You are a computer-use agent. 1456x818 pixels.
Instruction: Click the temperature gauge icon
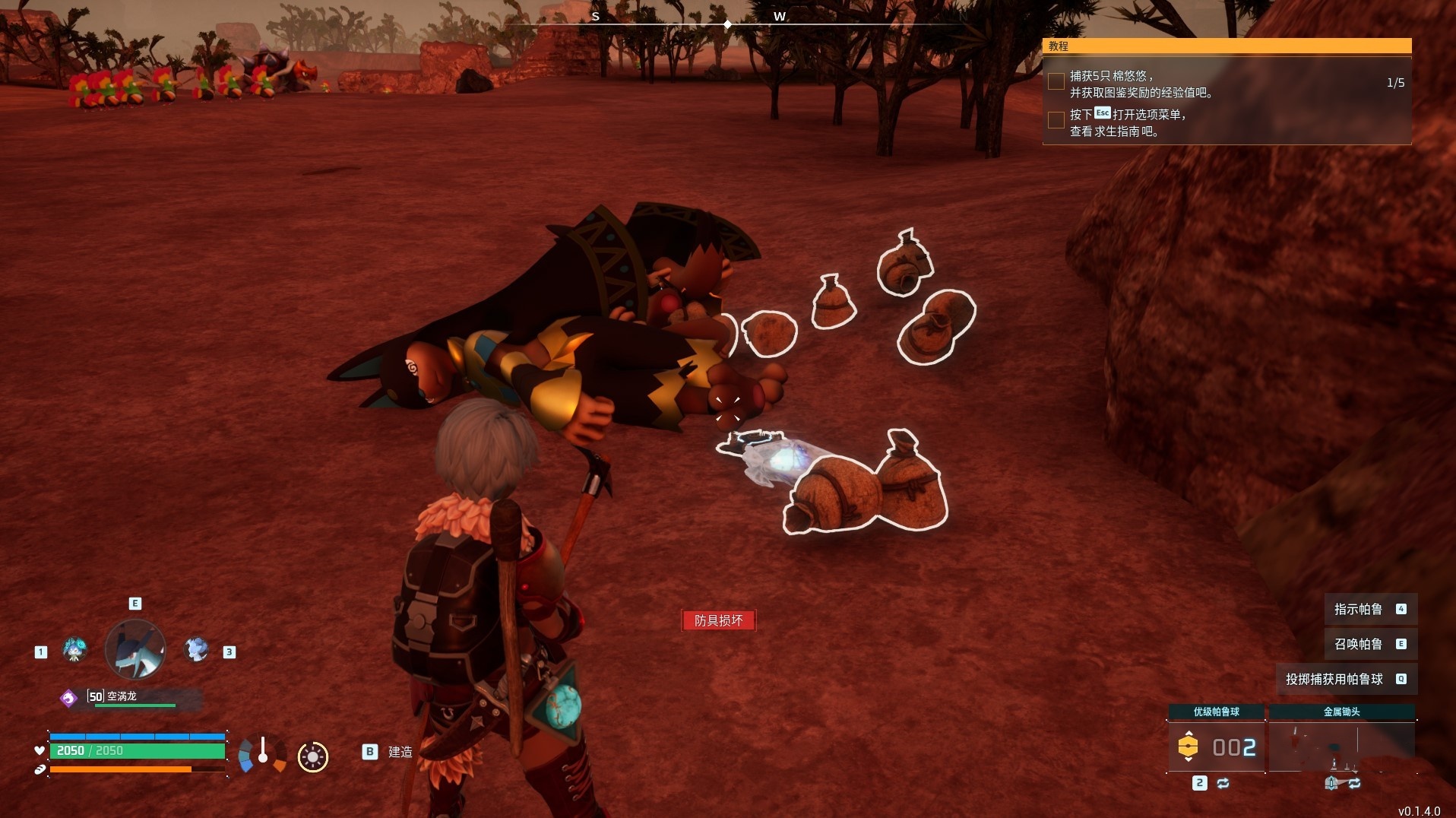[x=262, y=753]
